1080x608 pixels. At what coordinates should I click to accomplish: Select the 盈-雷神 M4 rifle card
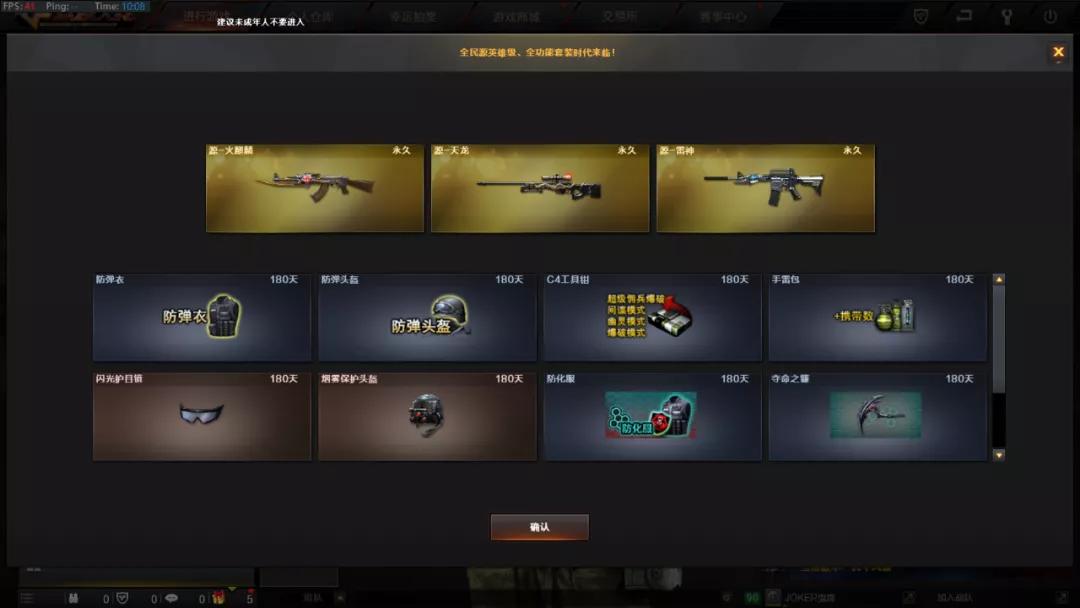(x=765, y=188)
